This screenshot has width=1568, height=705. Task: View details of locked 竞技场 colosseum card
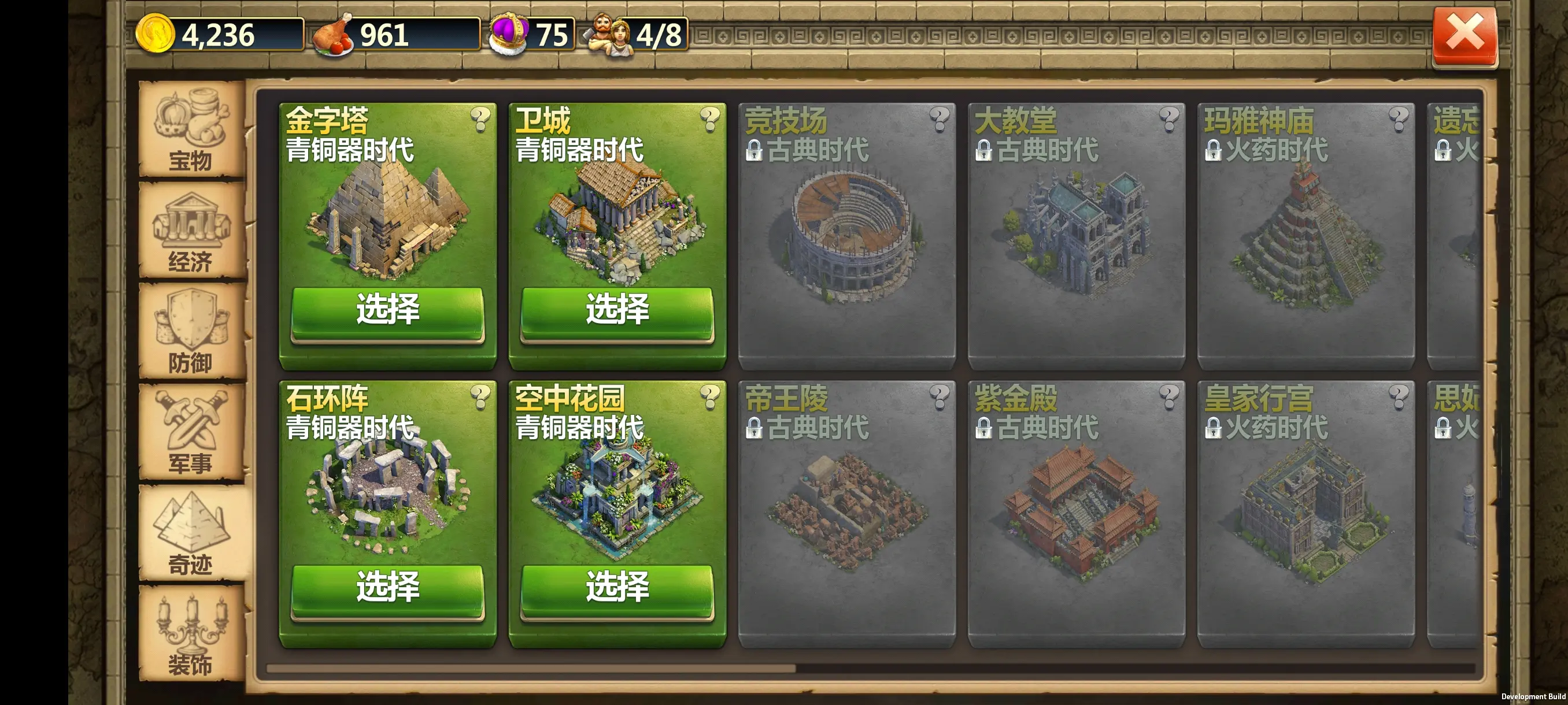tap(846, 238)
